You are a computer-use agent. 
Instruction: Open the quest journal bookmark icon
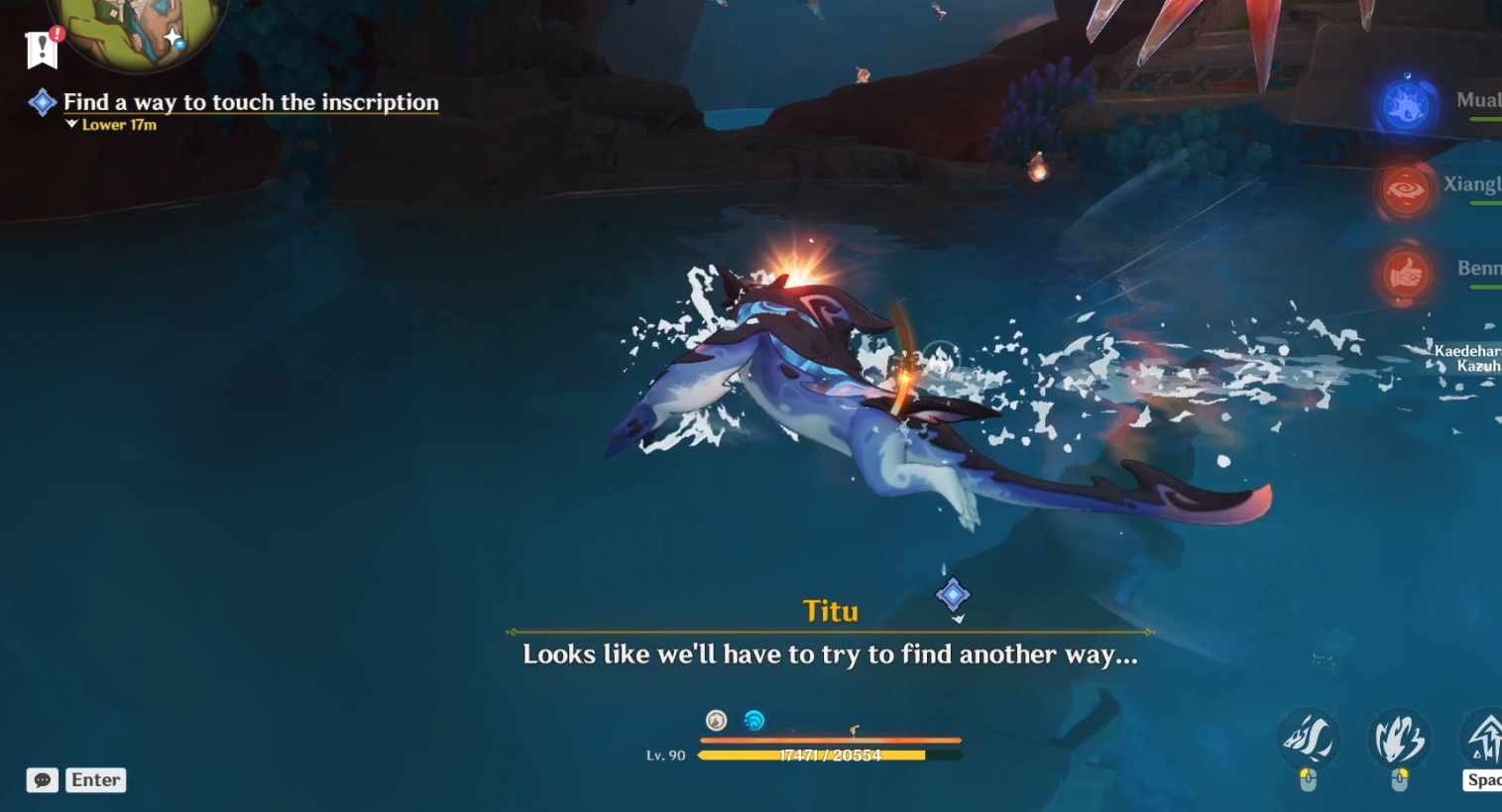pos(42,49)
